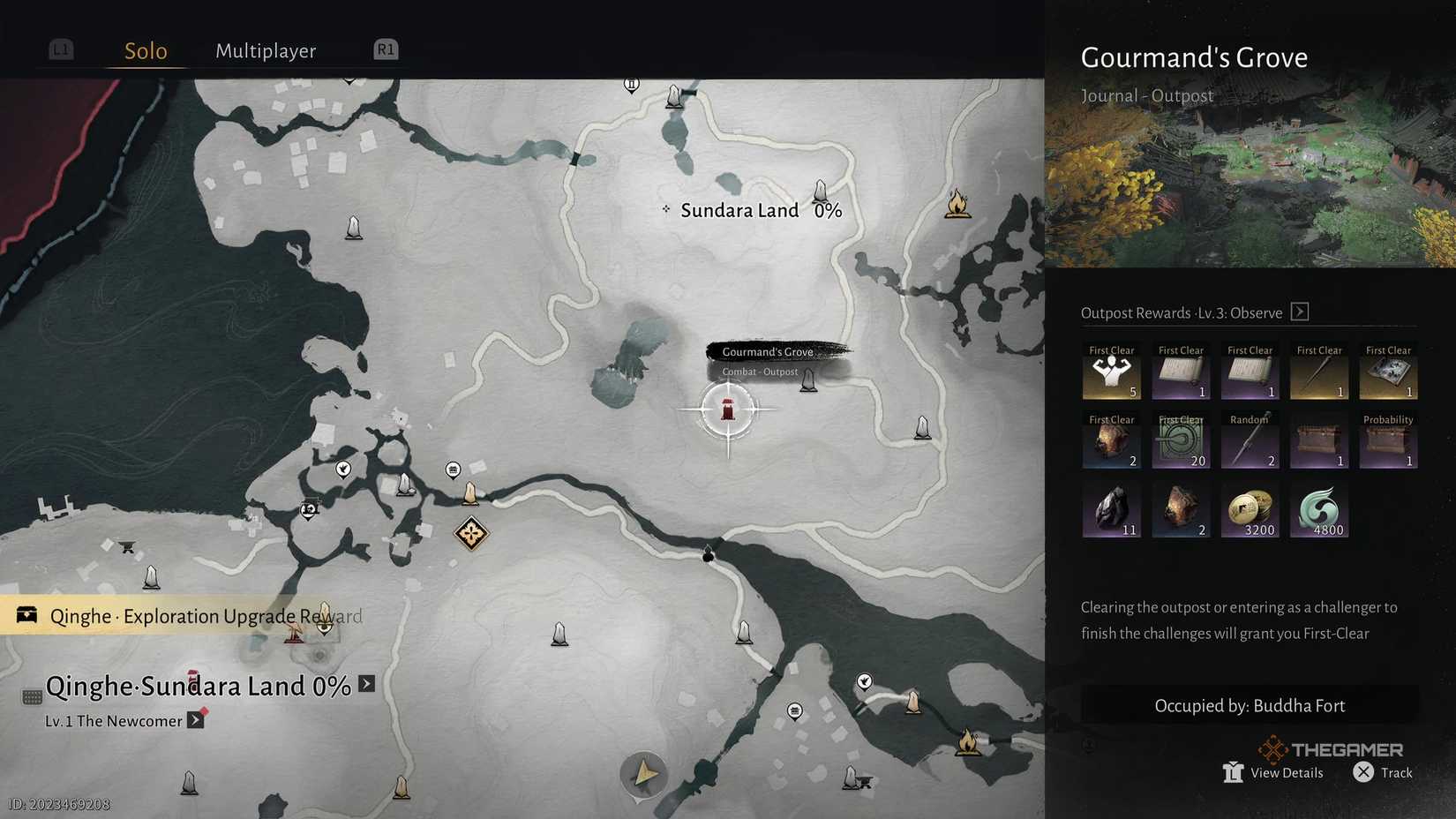This screenshot has height=819, width=1456.
Task: Click the Track button
Action: [1395, 772]
